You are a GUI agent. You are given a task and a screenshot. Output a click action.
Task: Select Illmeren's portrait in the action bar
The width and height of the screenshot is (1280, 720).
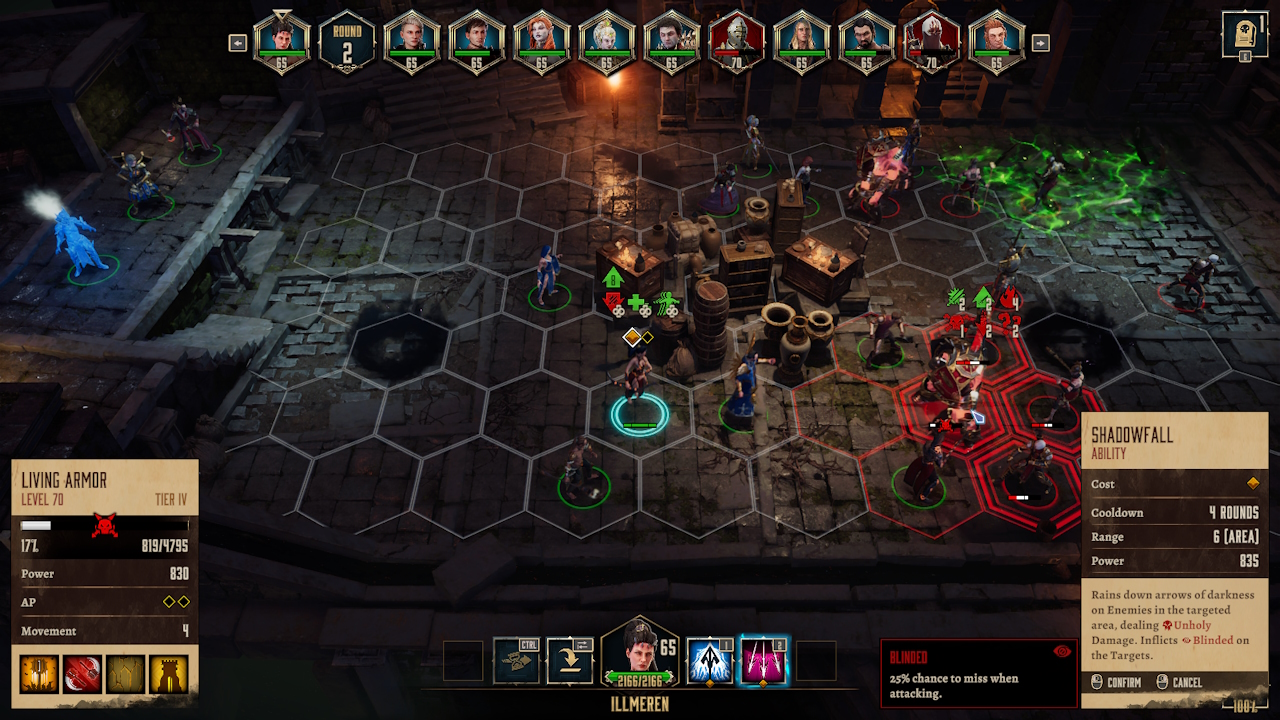coord(639,656)
